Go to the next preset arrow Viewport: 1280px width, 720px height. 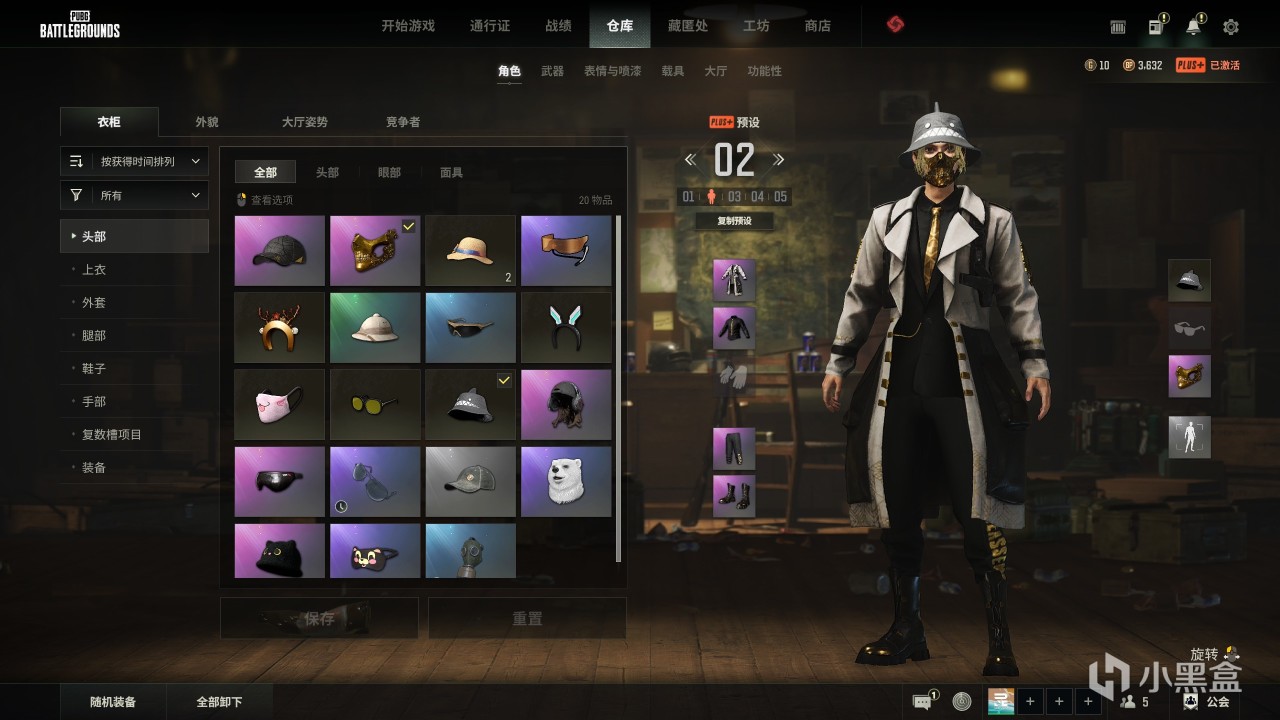pyautogui.click(x=779, y=160)
